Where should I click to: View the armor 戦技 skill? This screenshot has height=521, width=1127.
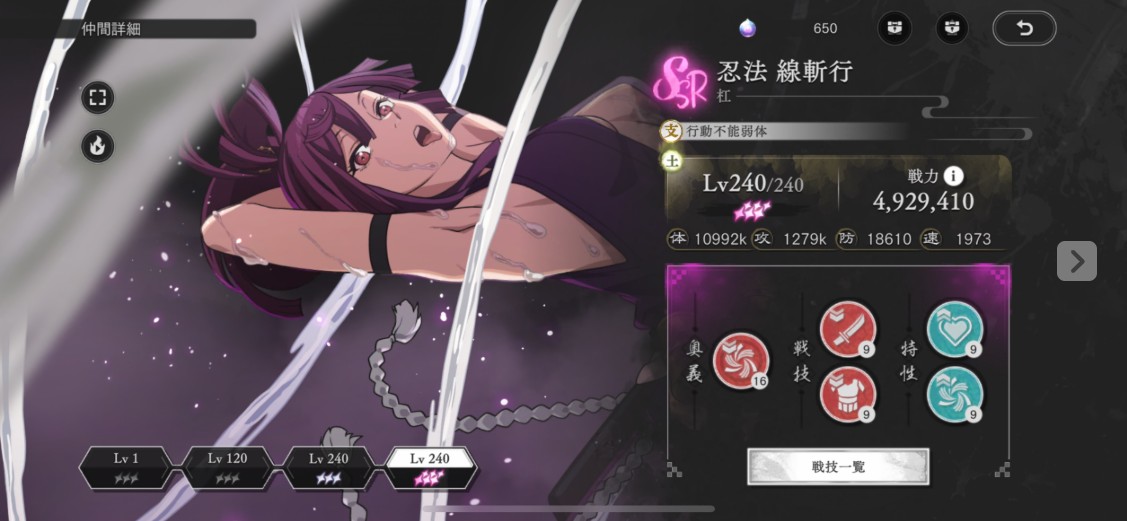(847, 394)
